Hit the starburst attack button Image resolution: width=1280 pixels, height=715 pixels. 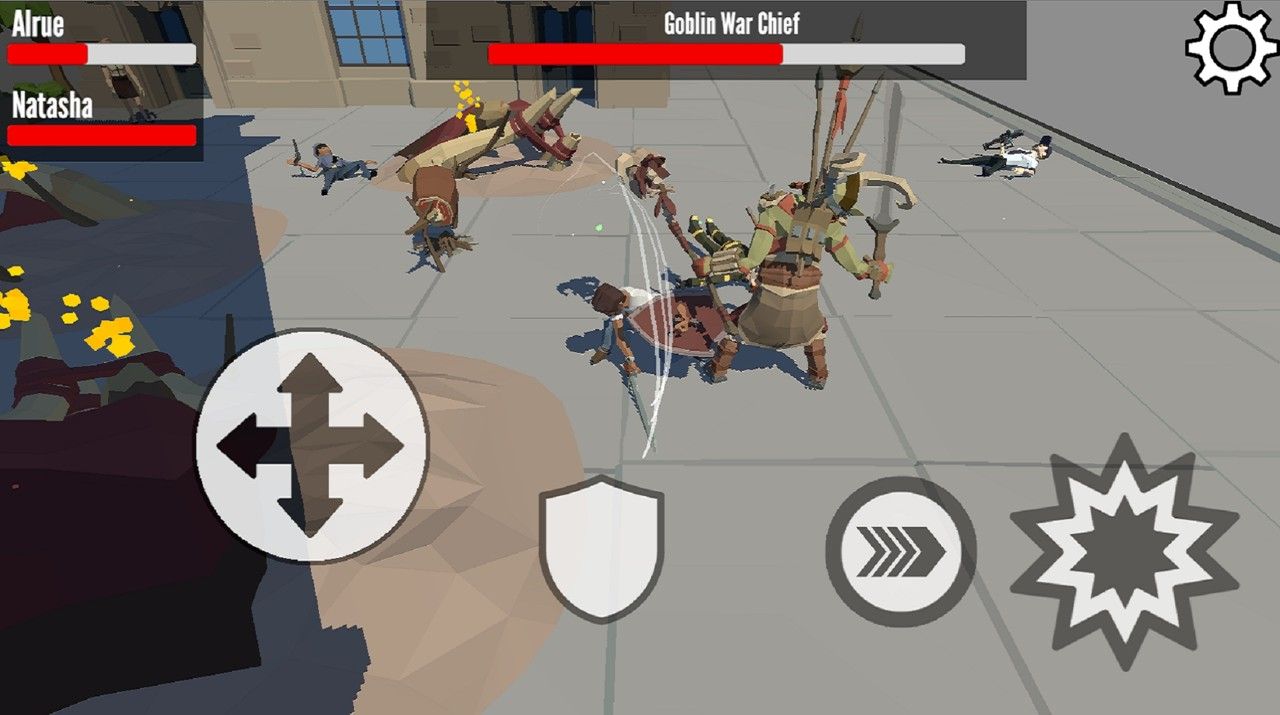[x=1124, y=553]
